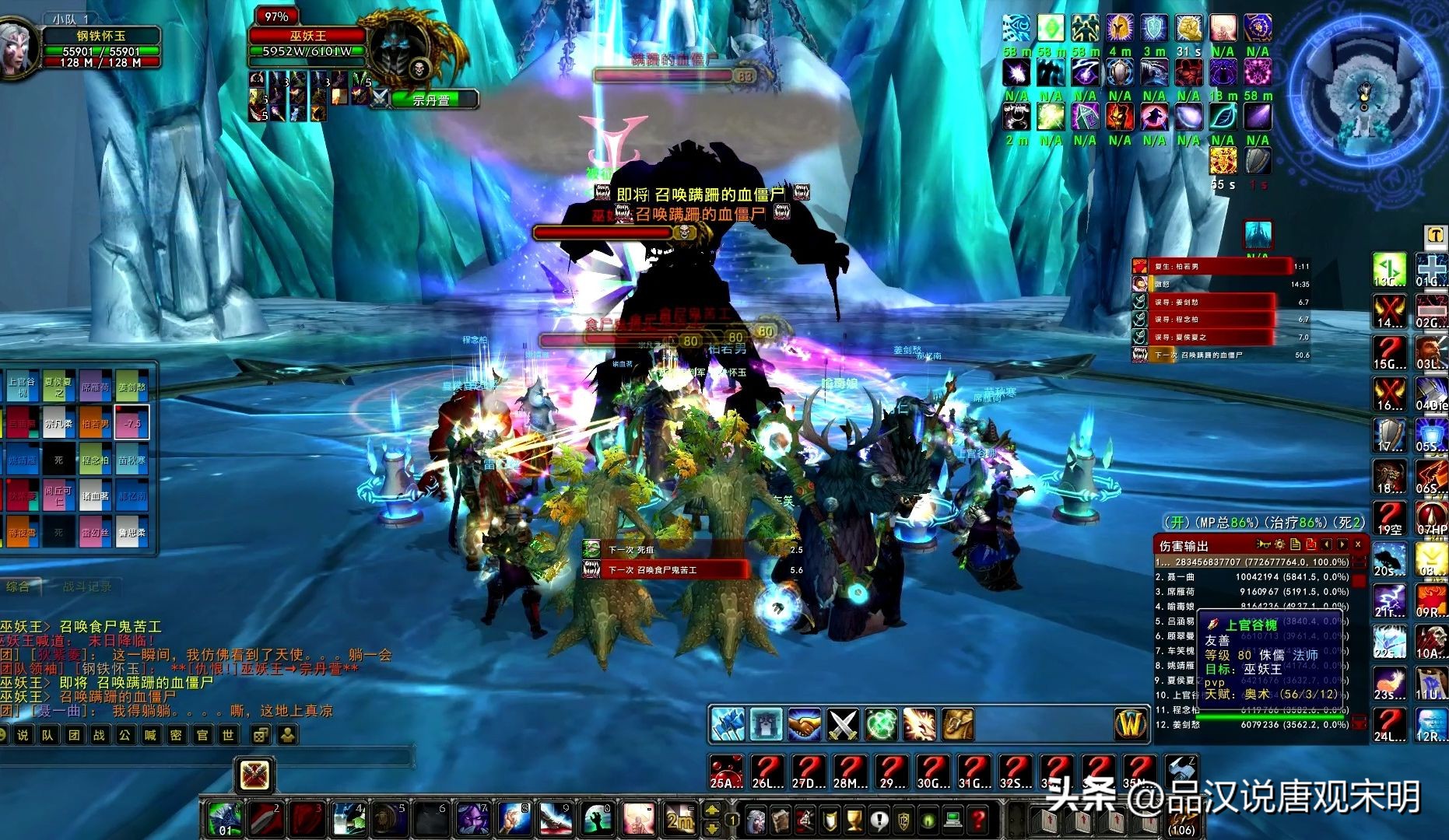Open the gold trophy achievements button
The width and height of the screenshot is (1449, 840).
(x=854, y=820)
